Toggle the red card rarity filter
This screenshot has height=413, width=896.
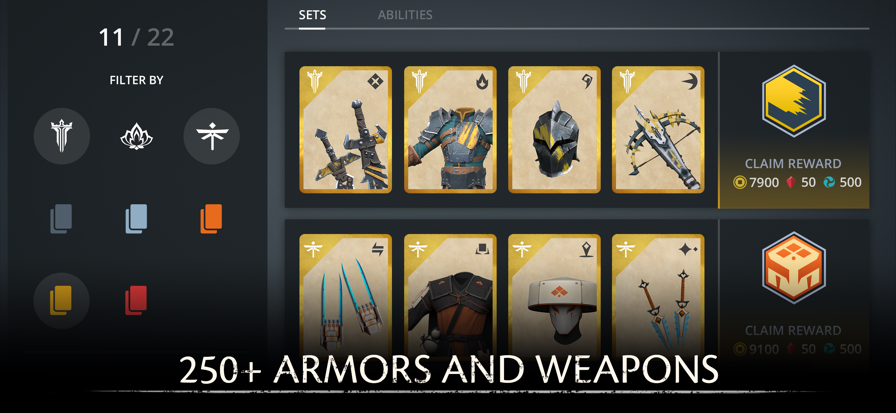[136, 300]
